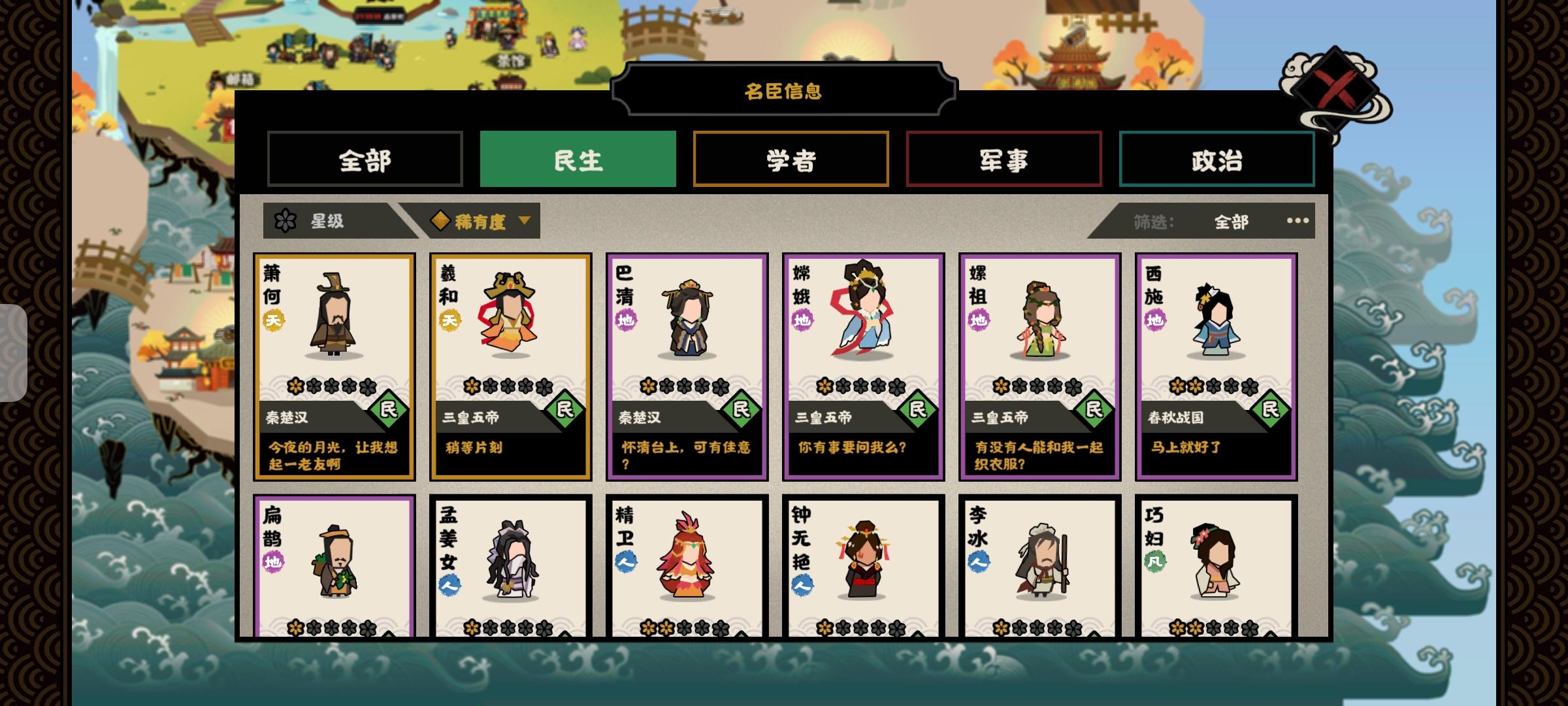Image resolution: width=1568 pixels, height=706 pixels.
Task: Switch to the 政治 tab
Action: pyautogui.click(x=1217, y=160)
